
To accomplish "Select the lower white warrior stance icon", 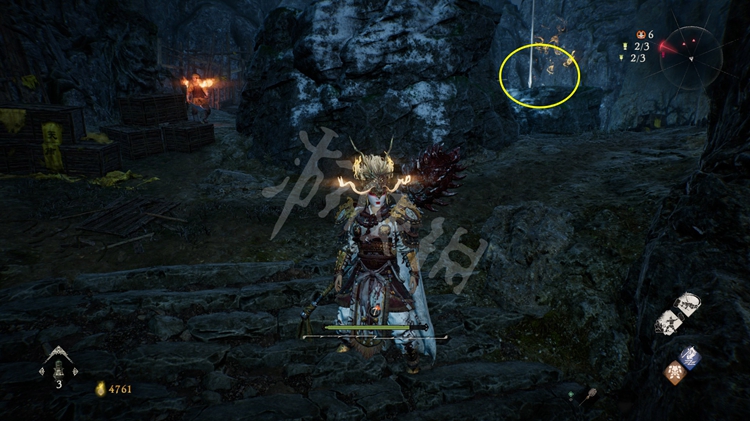I will 669,322.
